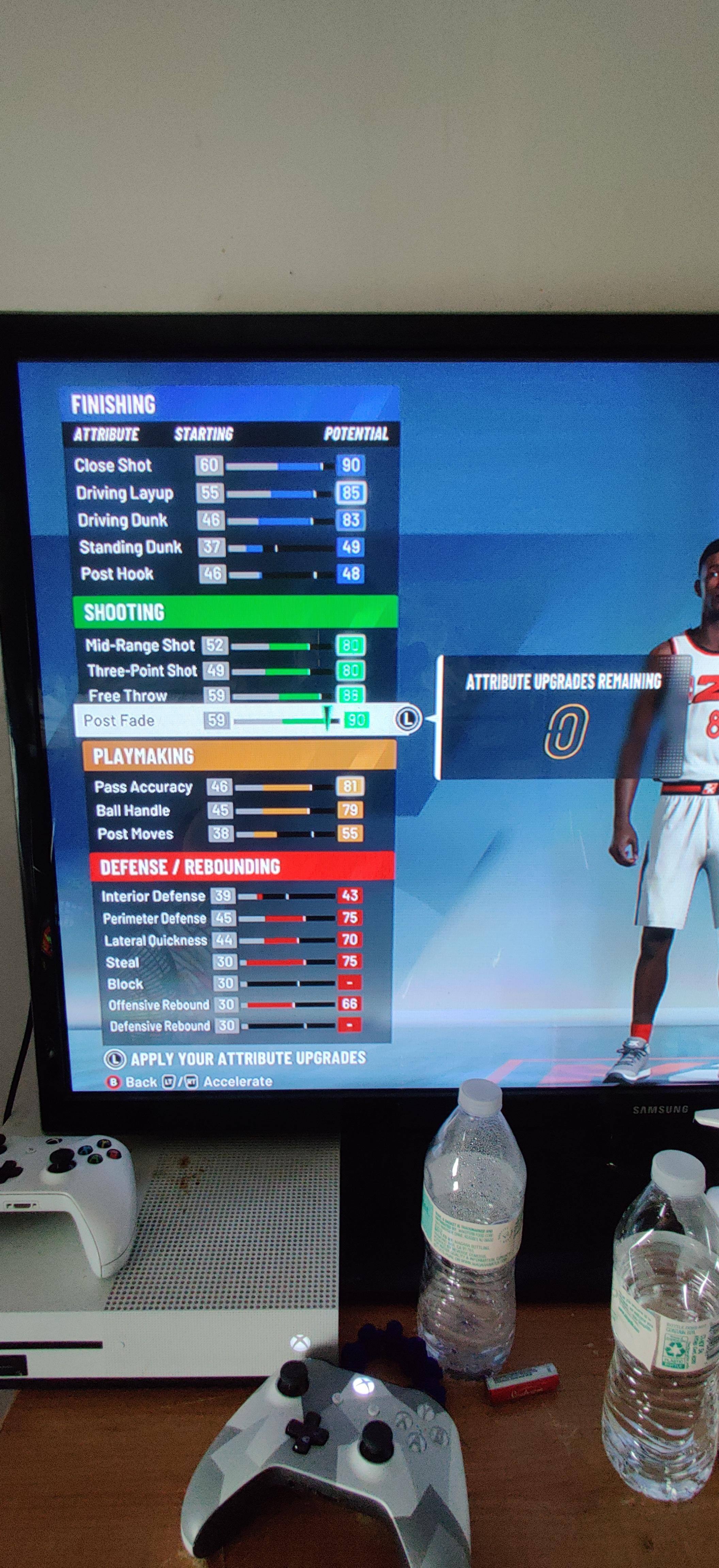
Task: Adjust the highlighted Post Fade slider
Action: point(328,721)
